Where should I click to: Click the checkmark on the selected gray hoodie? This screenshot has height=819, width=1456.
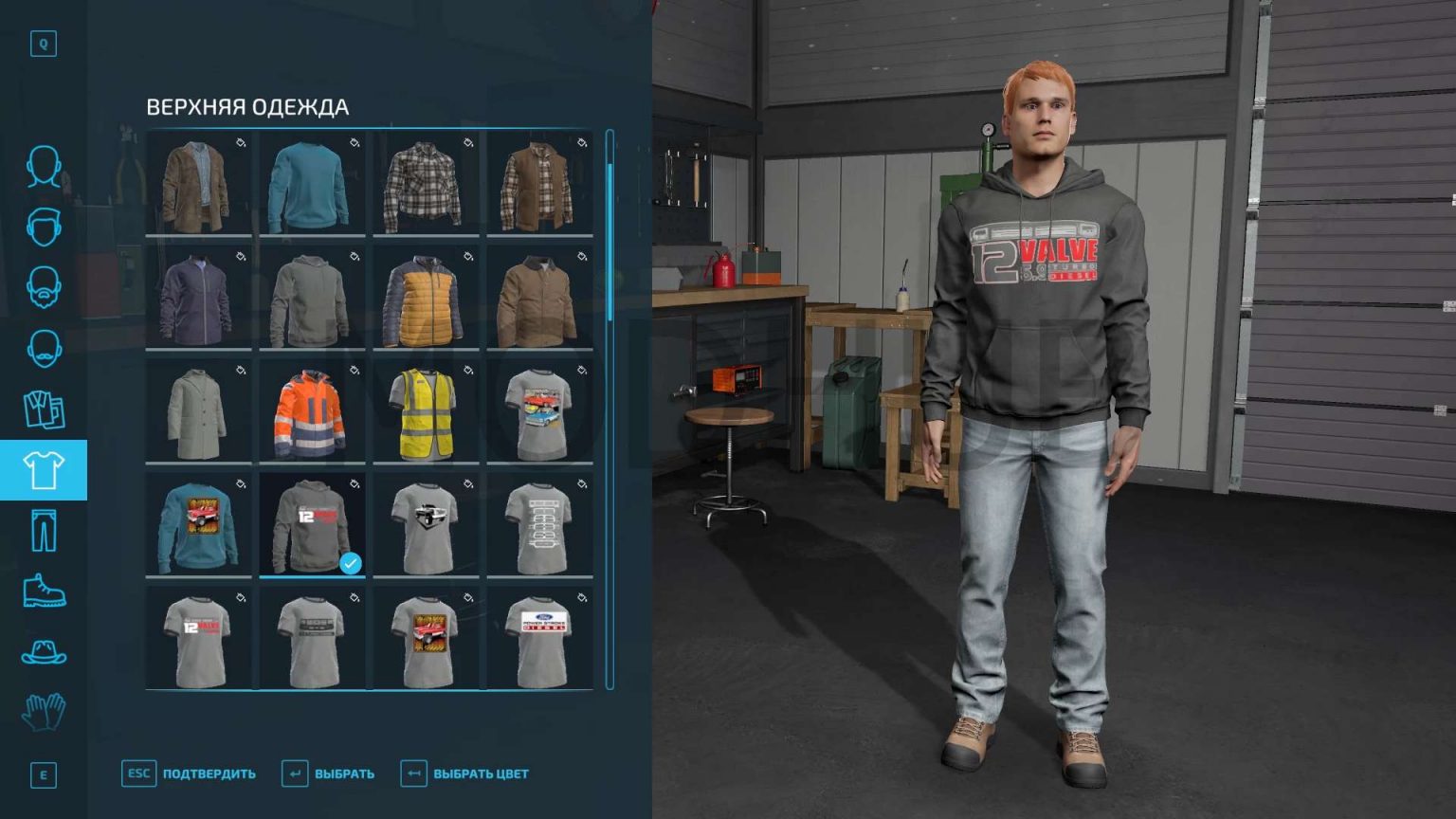pos(350,563)
